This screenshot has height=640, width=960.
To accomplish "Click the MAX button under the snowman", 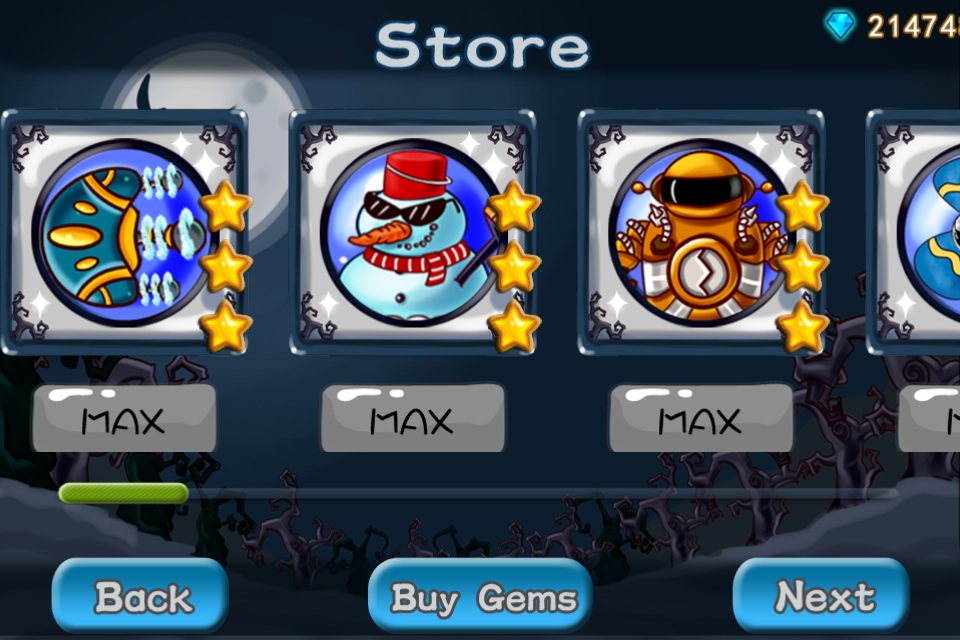I will tap(412, 419).
